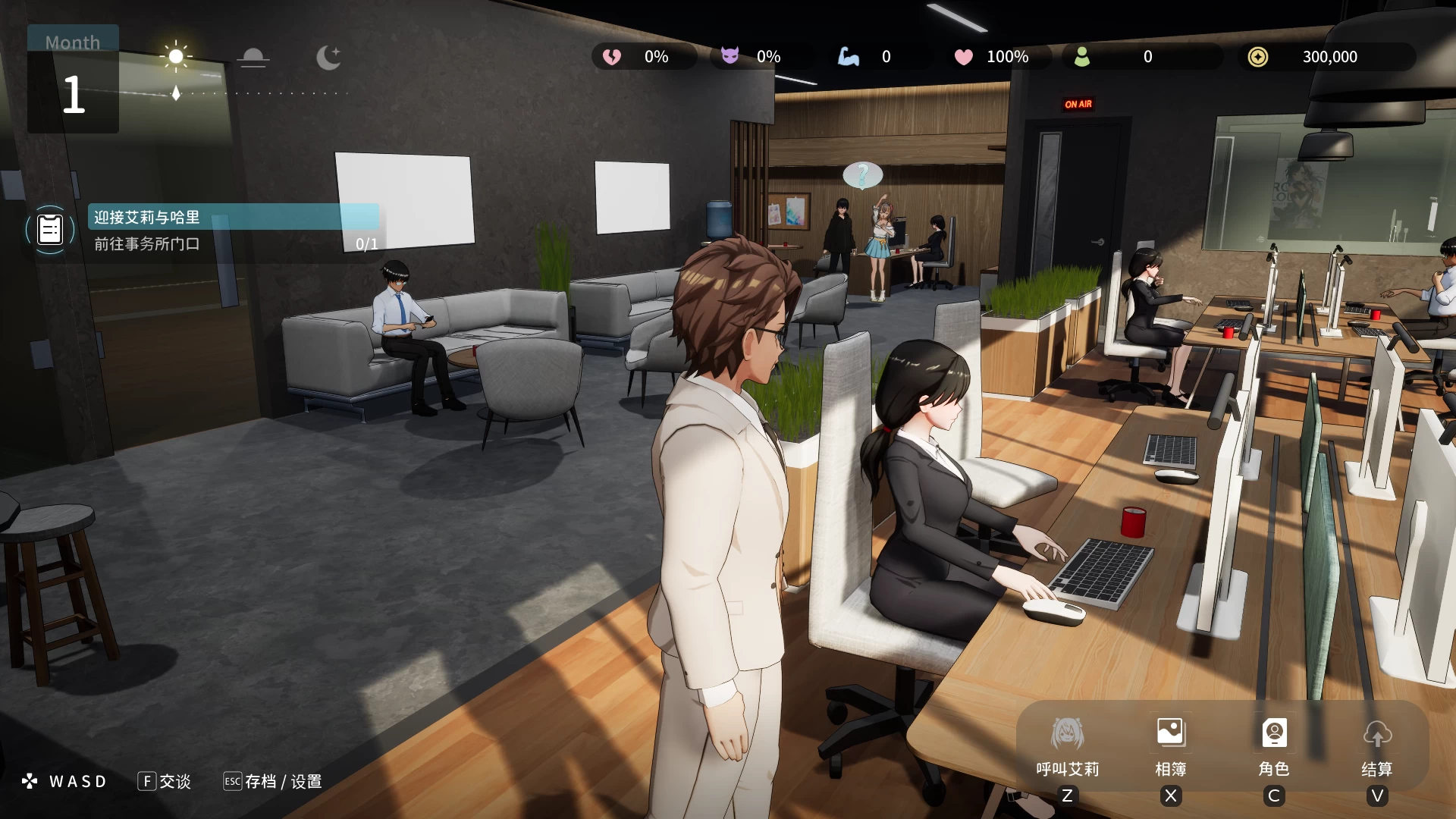This screenshot has width=1456, height=819.
Task: Click the gold coin currency icon
Action: pyautogui.click(x=1259, y=56)
